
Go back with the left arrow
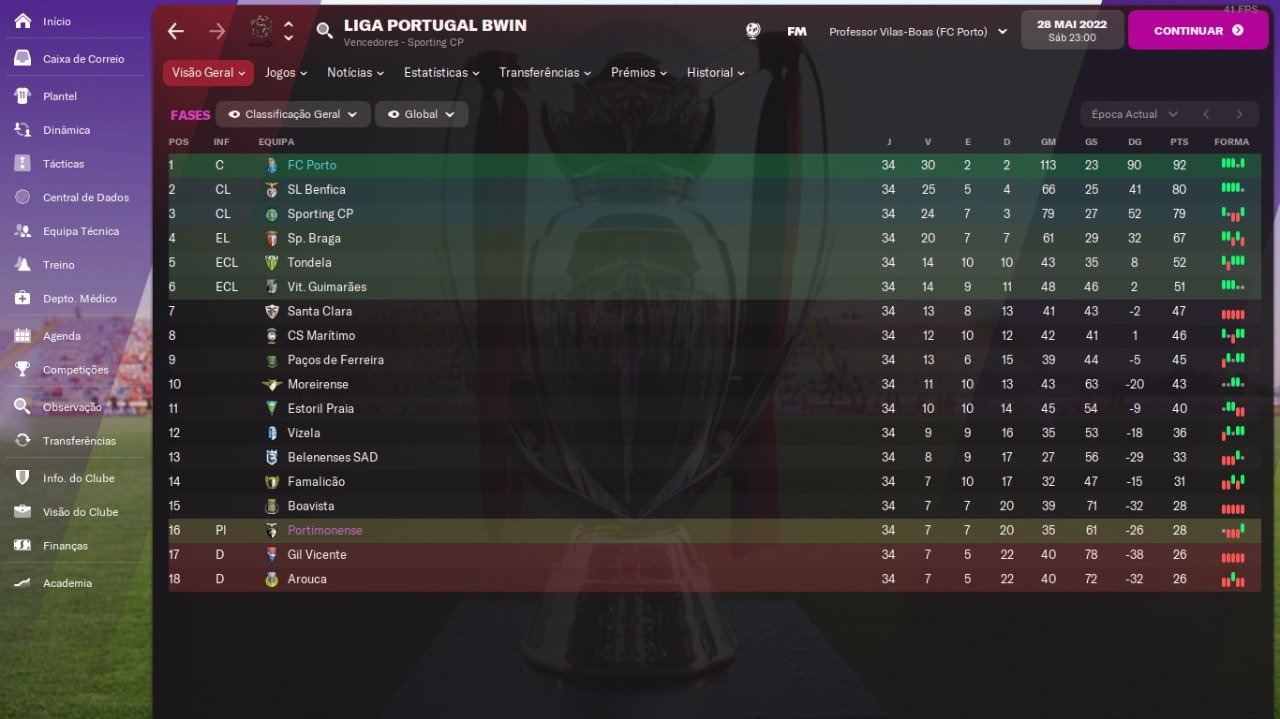(x=176, y=31)
